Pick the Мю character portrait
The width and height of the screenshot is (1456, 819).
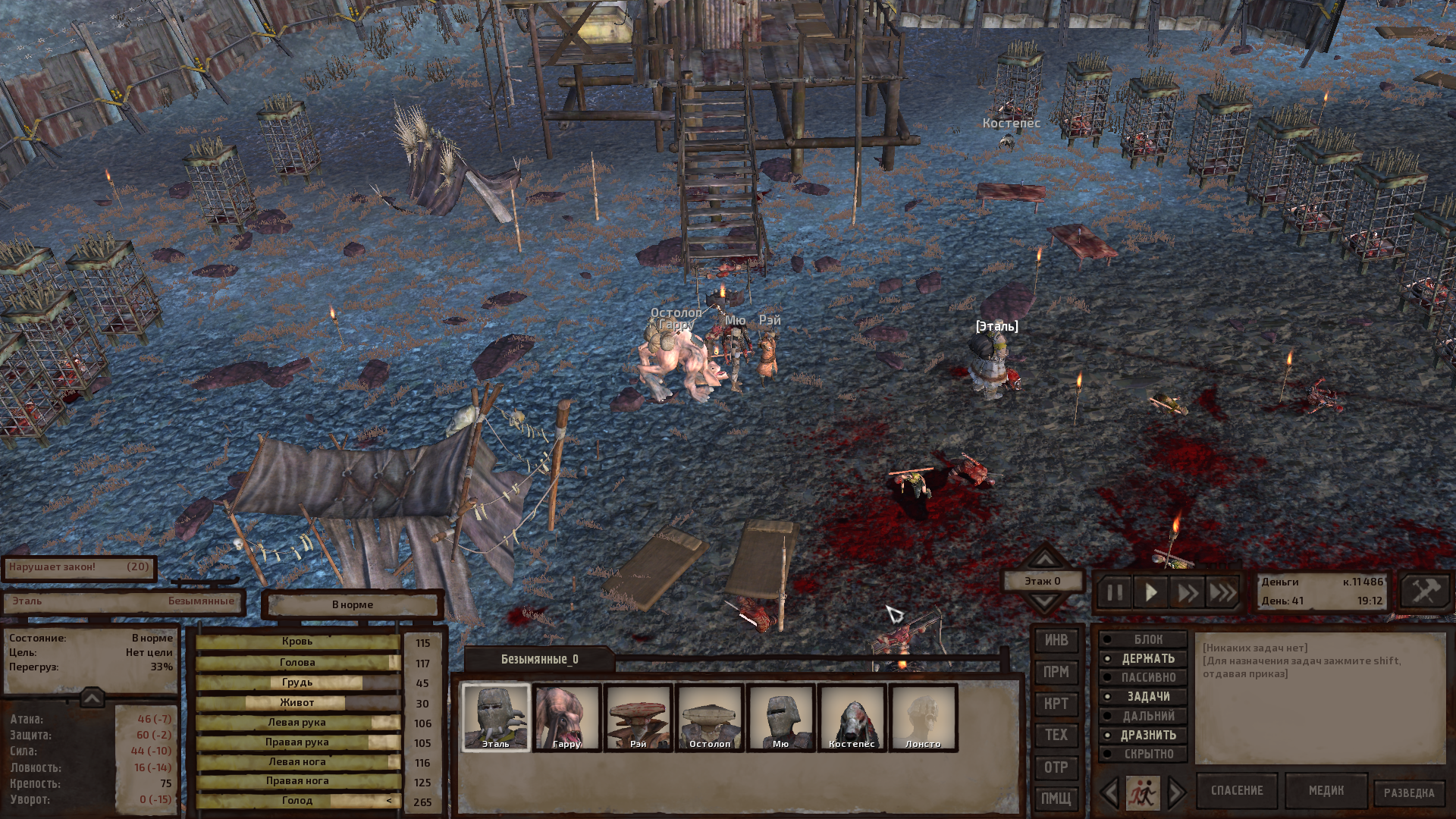pos(780,717)
